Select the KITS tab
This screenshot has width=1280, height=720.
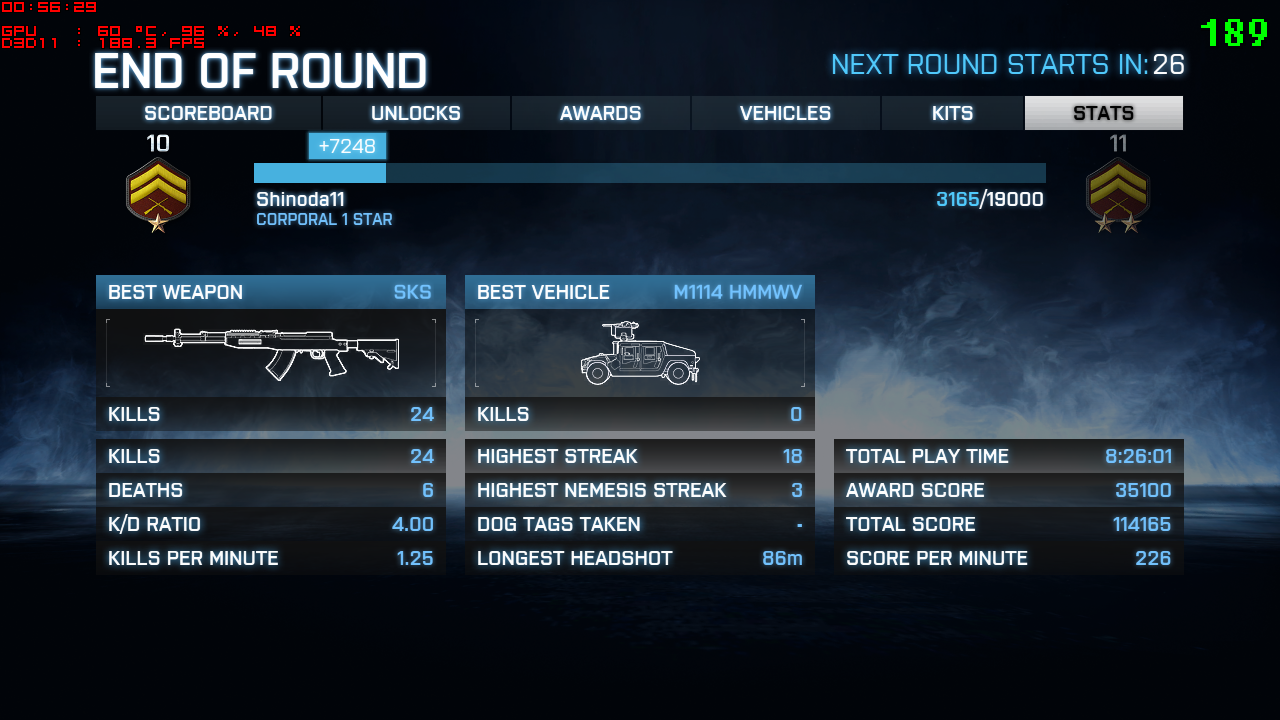952,113
